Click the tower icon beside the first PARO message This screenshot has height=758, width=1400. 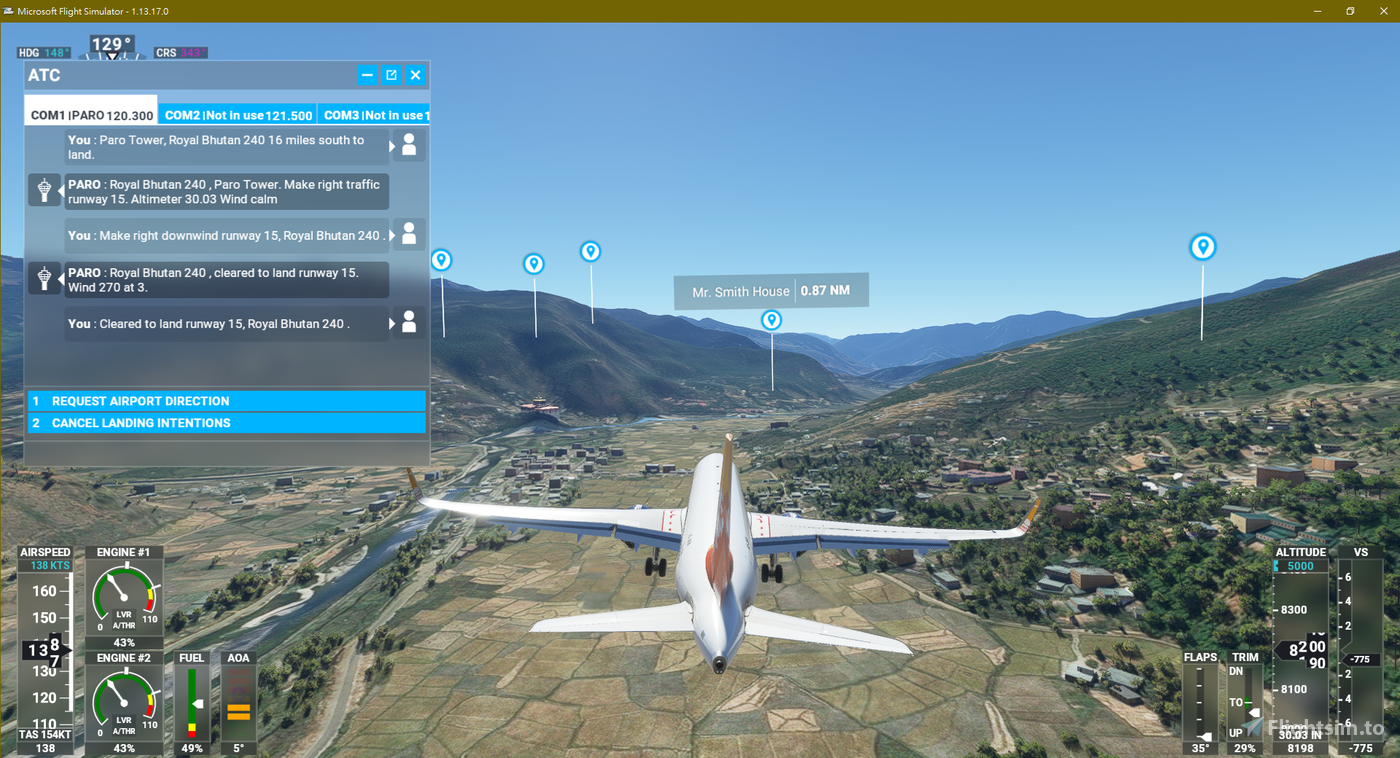(44, 190)
